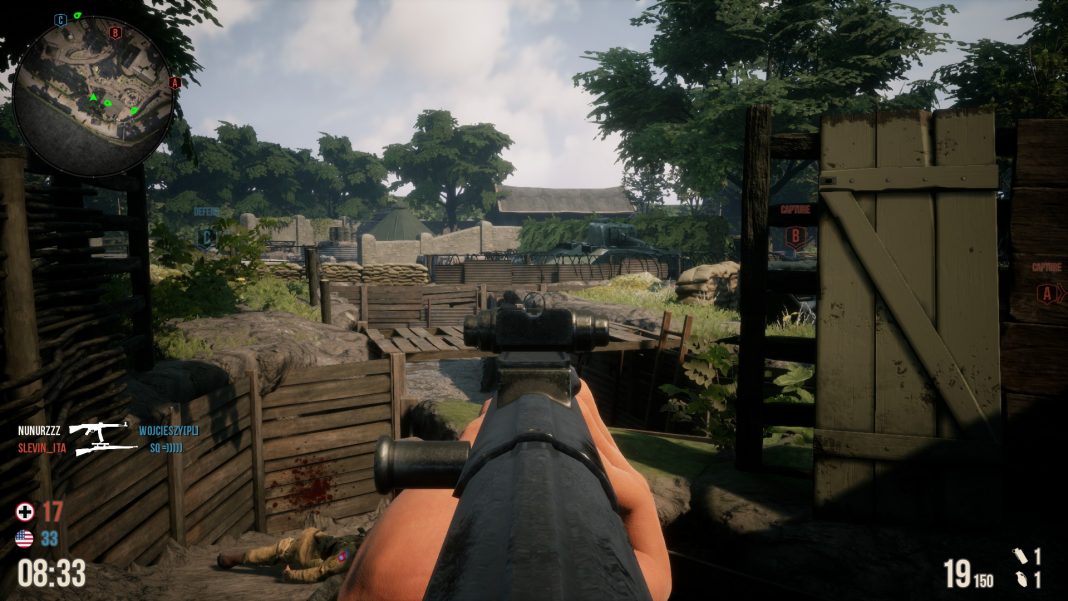Click the medical cross team icon
This screenshot has height=601, width=1068.
pos(25,512)
